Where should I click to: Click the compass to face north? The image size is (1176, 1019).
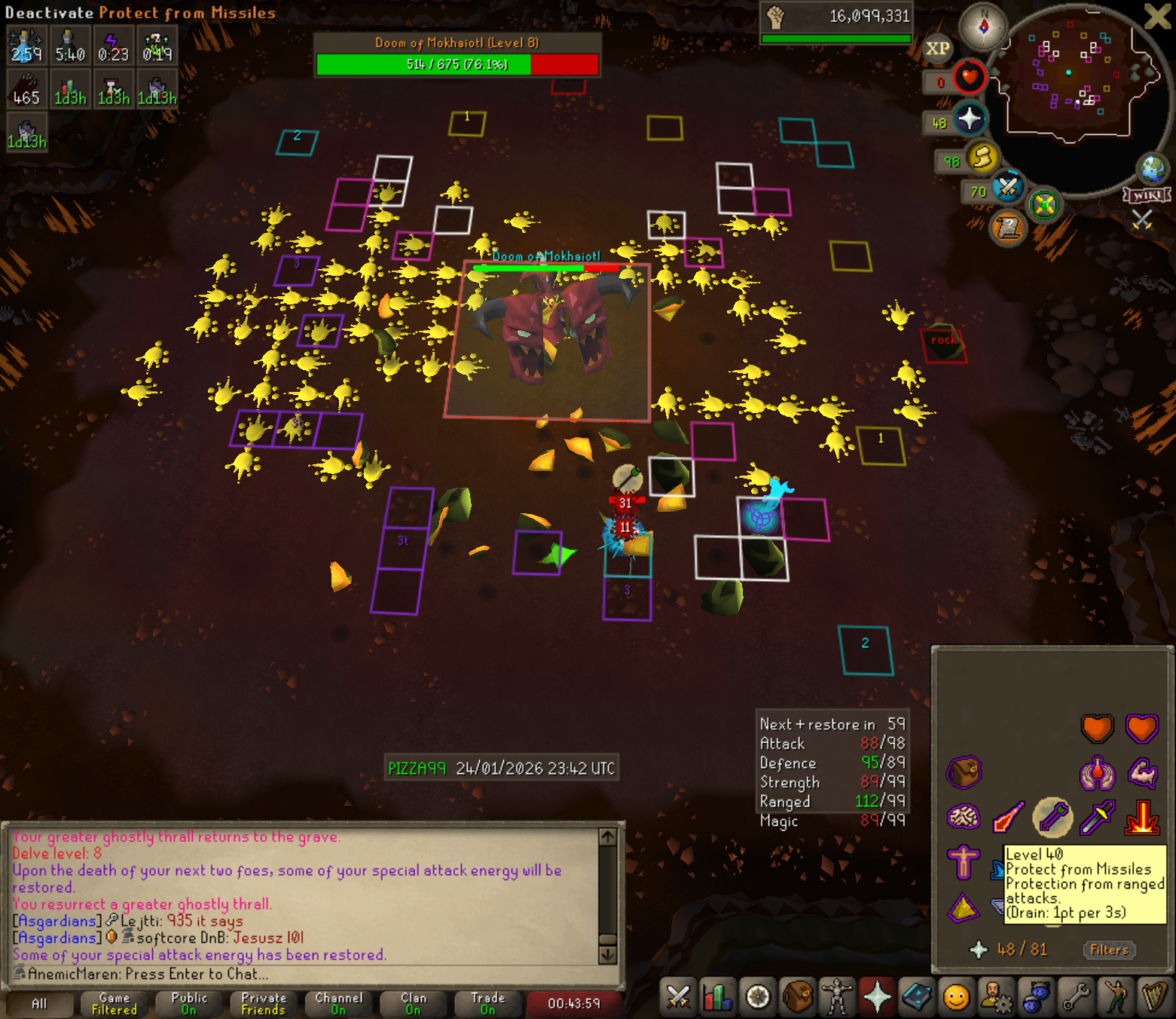click(x=983, y=28)
